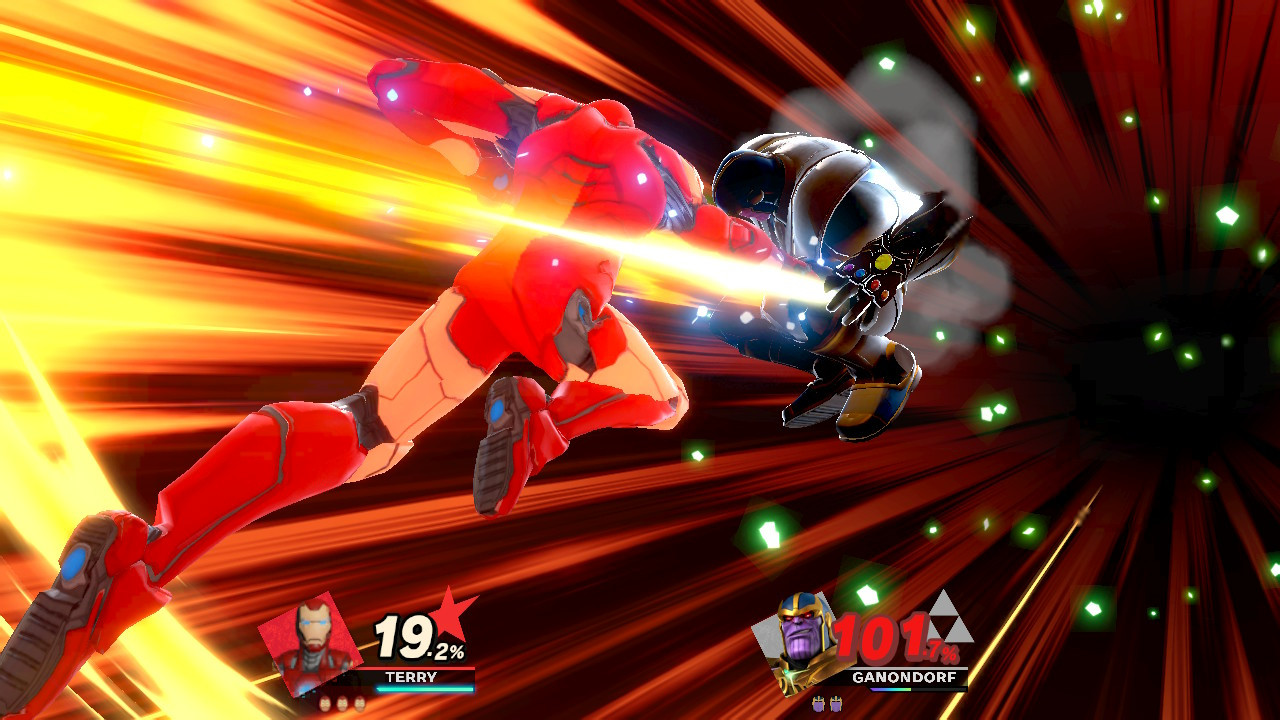
Task: Toggle Terry's cyan power gauge
Action: pos(425,688)
